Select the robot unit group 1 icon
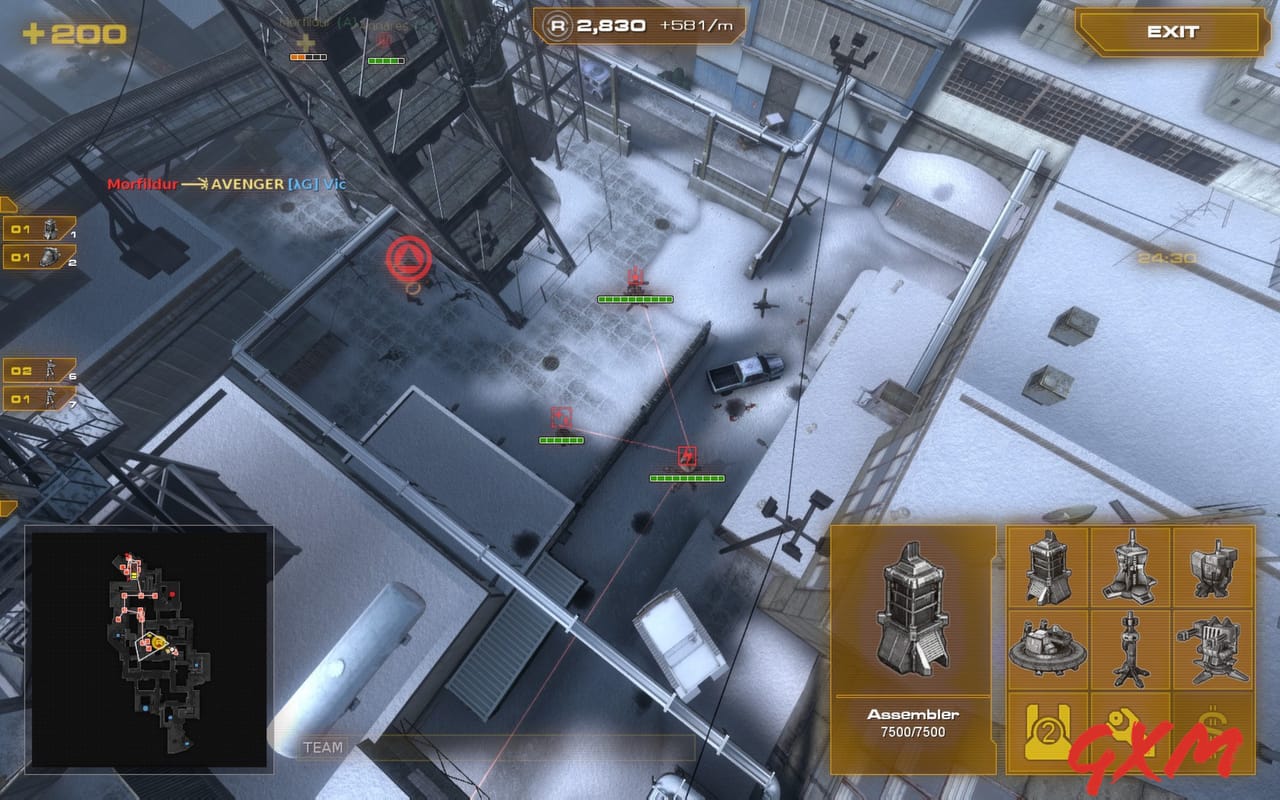The image size is (1280, 800). point(40,226)
